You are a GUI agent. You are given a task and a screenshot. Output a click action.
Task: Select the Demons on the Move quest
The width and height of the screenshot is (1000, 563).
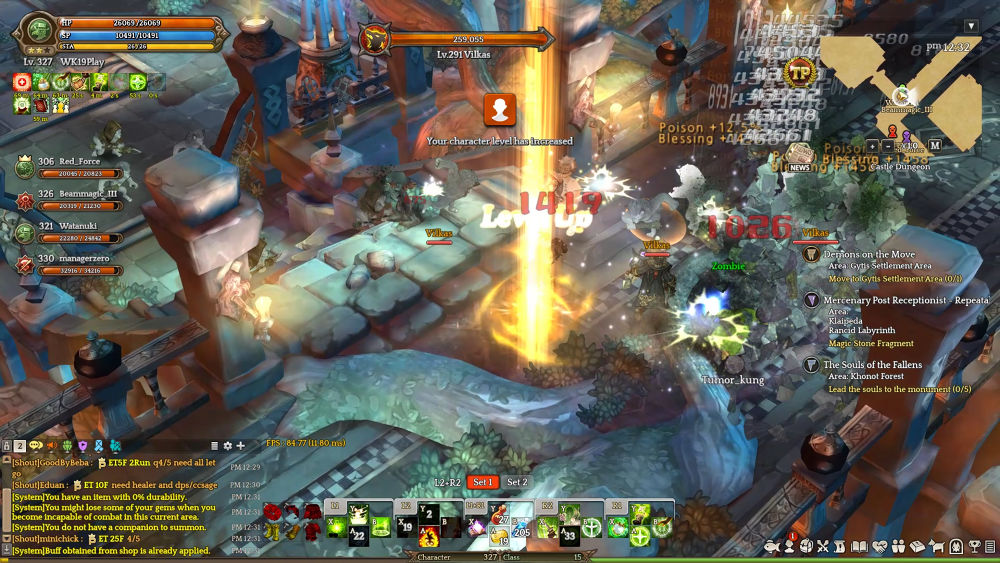[x=868, y=255]
